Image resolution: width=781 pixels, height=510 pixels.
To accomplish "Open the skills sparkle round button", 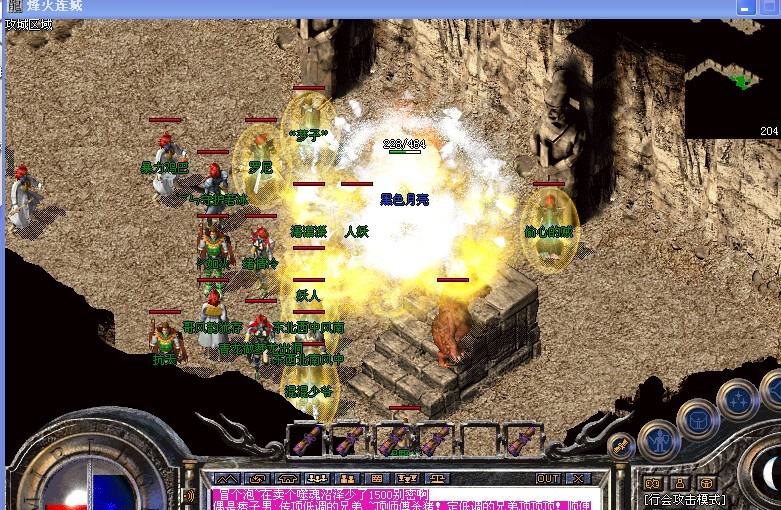I will 737,400.
